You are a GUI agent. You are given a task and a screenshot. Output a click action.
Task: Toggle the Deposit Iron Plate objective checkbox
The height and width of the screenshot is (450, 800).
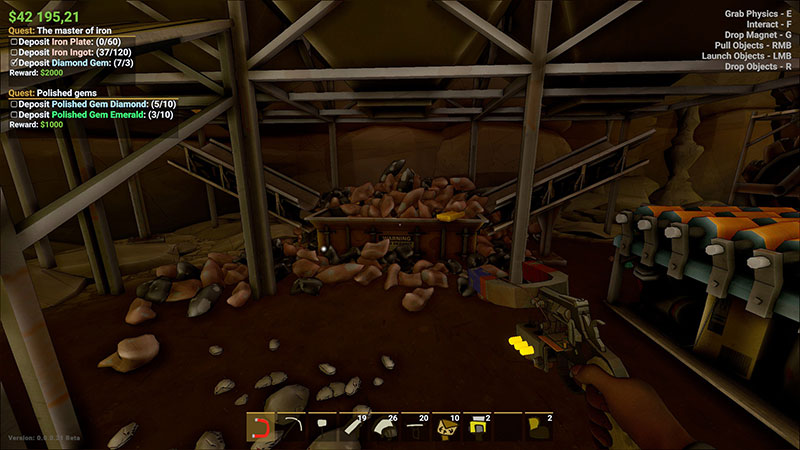pos(12,41)
